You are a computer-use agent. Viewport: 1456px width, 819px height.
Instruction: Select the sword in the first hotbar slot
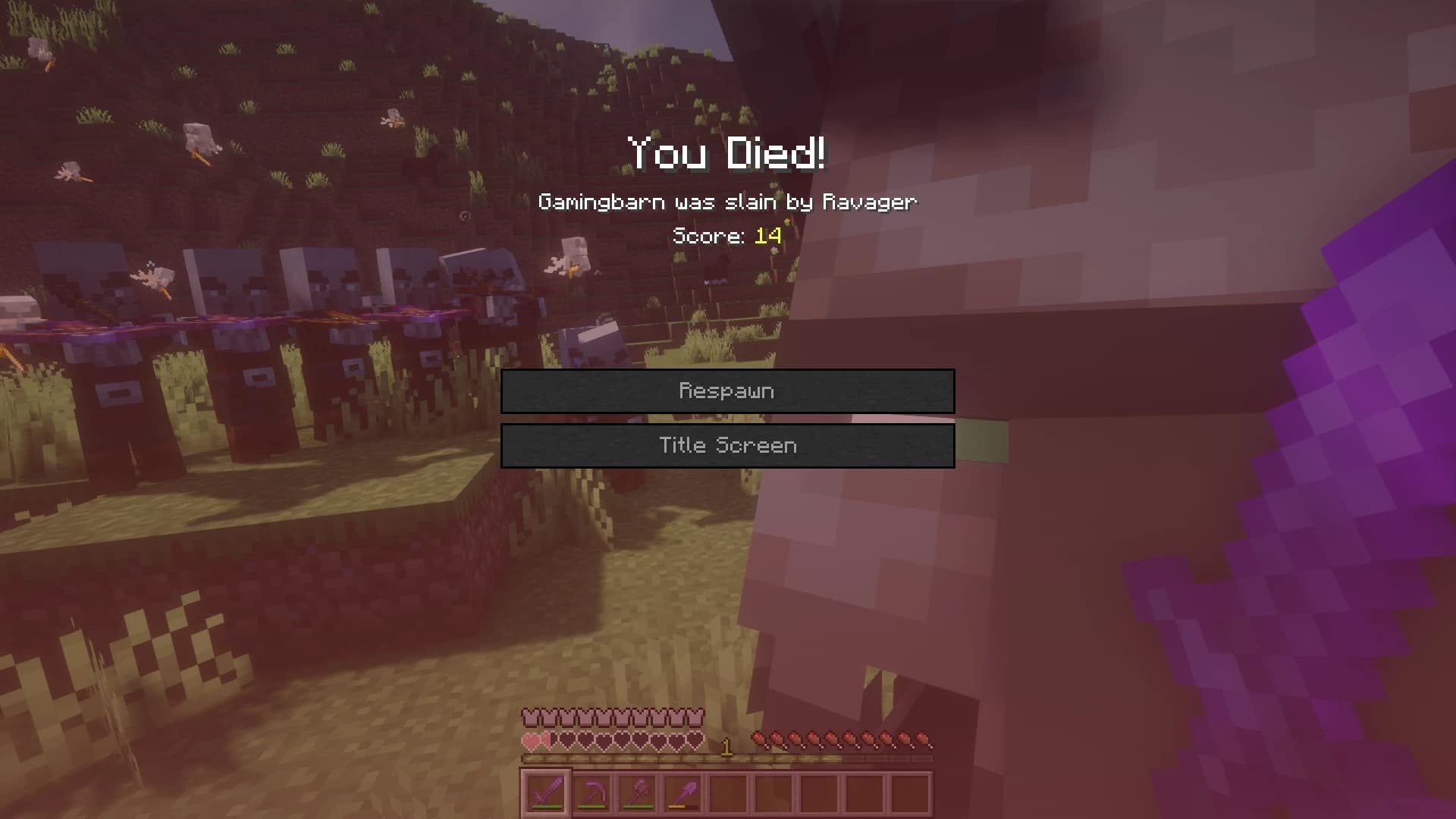(x=547, y=792)
